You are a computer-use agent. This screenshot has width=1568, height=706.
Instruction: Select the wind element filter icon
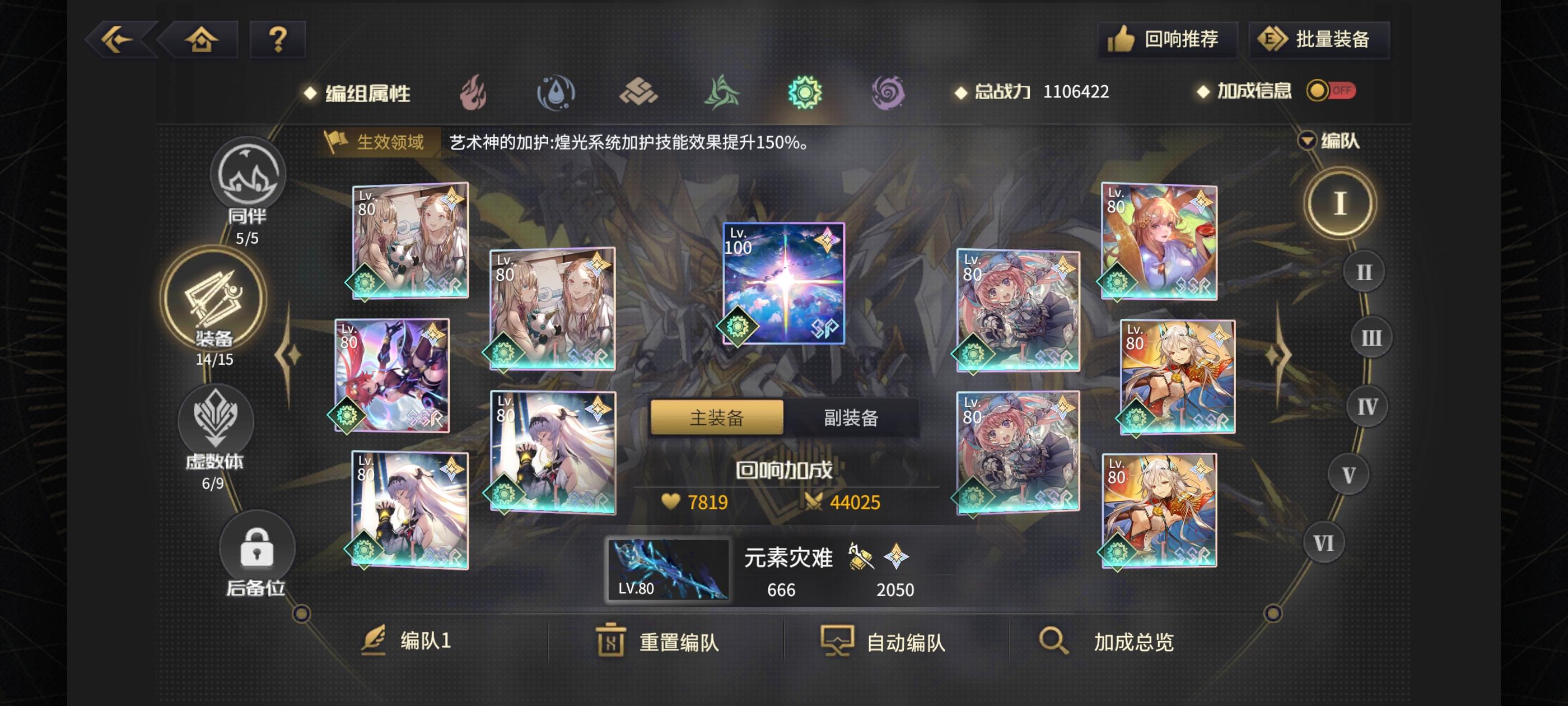pos(723,92)
